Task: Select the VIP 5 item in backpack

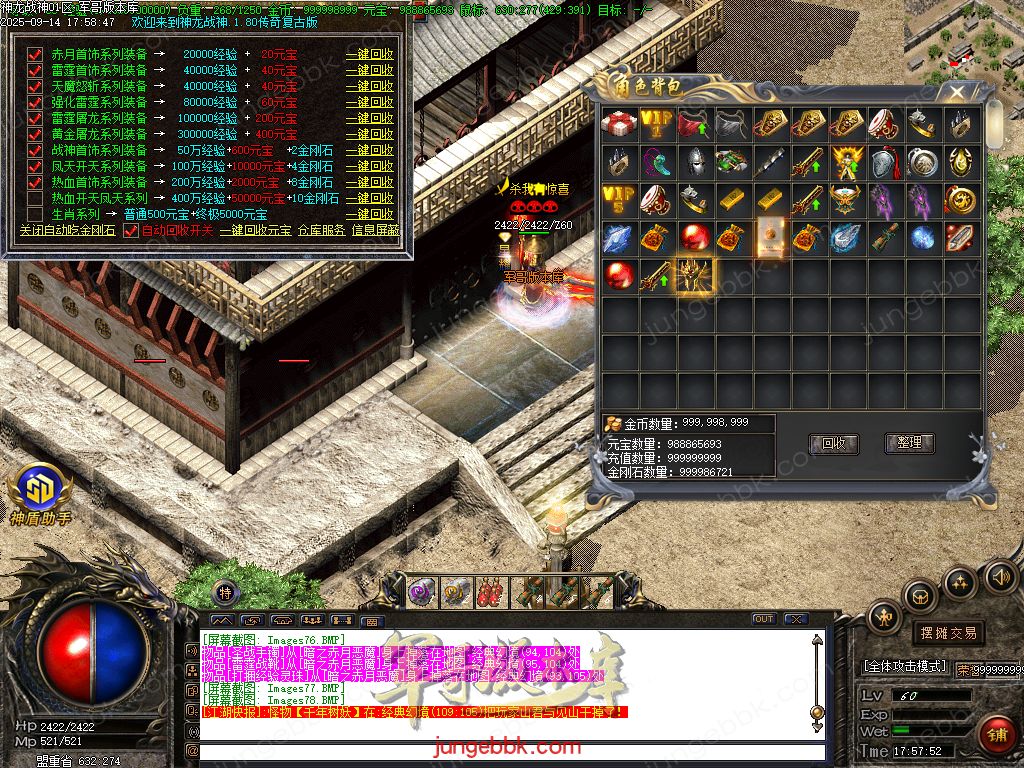Action: [x=619, y=199]
